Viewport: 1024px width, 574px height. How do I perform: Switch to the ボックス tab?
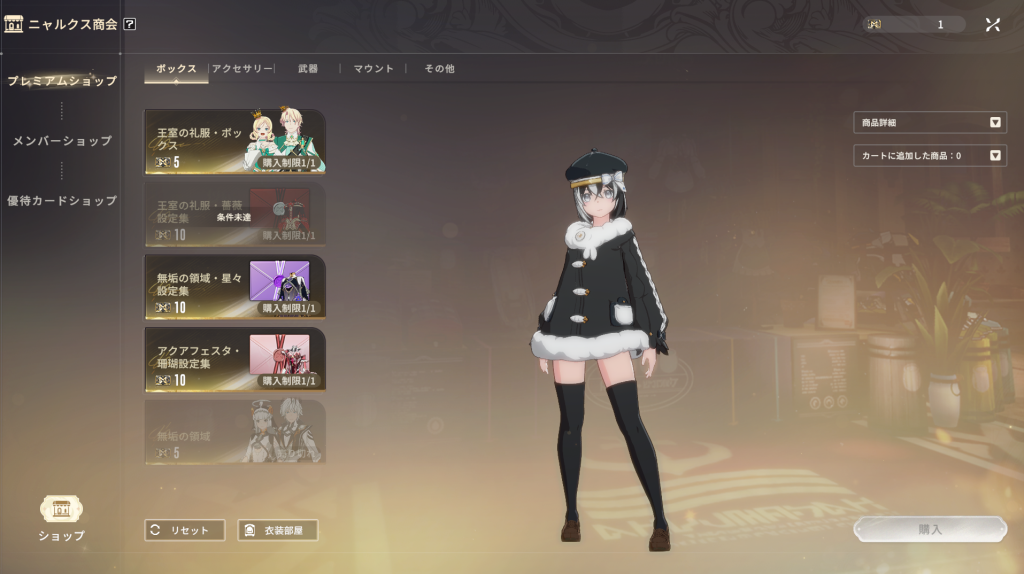(x=177, y=69)
